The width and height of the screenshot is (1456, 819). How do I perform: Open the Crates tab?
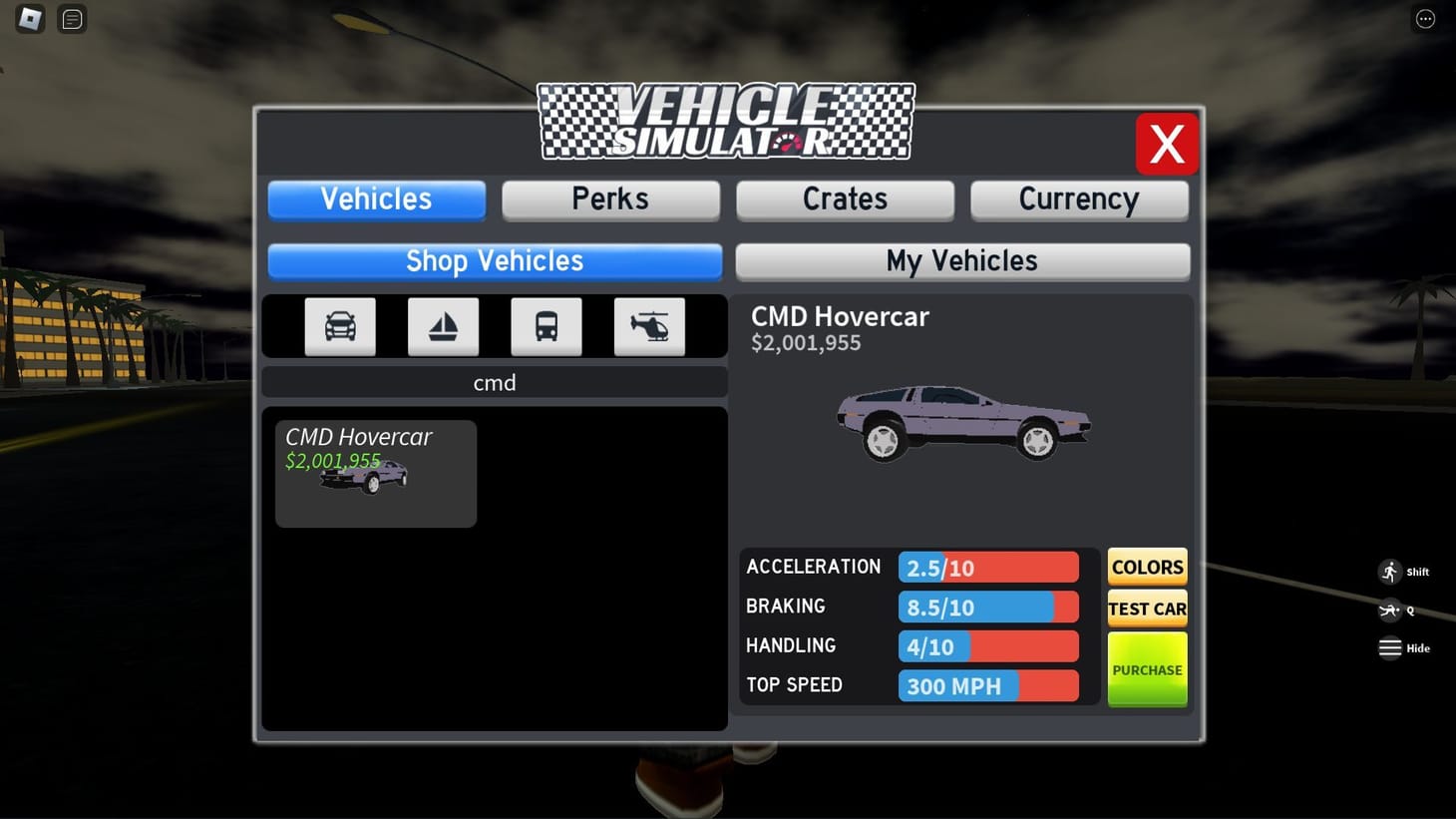coord(844,199)
